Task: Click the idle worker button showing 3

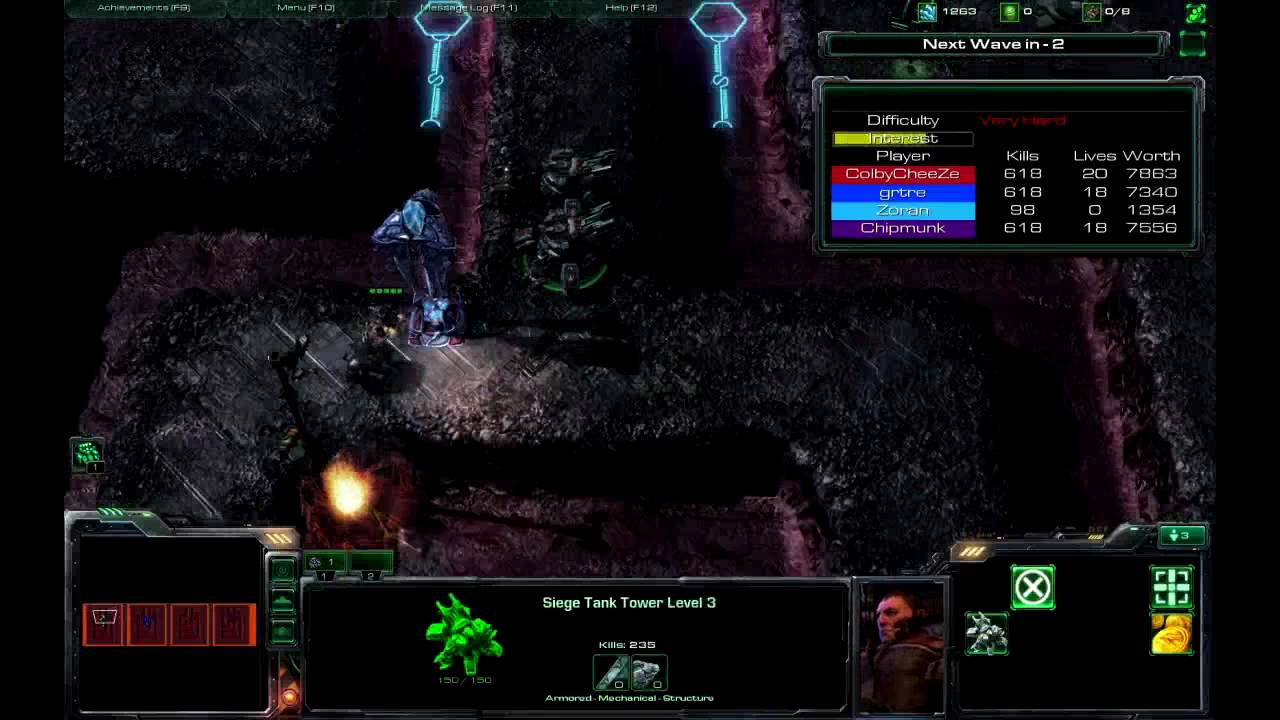Action: 1181,536
